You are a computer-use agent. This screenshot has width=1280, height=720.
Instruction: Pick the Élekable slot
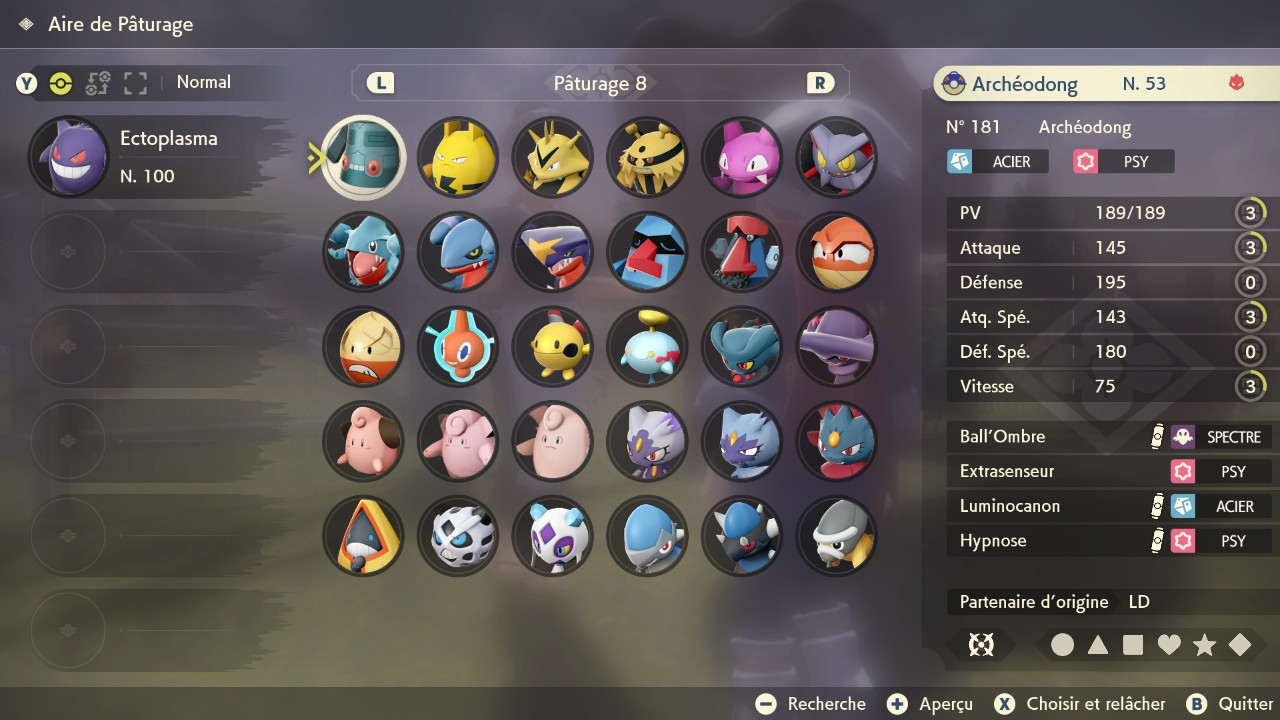(x=648, y=157)
